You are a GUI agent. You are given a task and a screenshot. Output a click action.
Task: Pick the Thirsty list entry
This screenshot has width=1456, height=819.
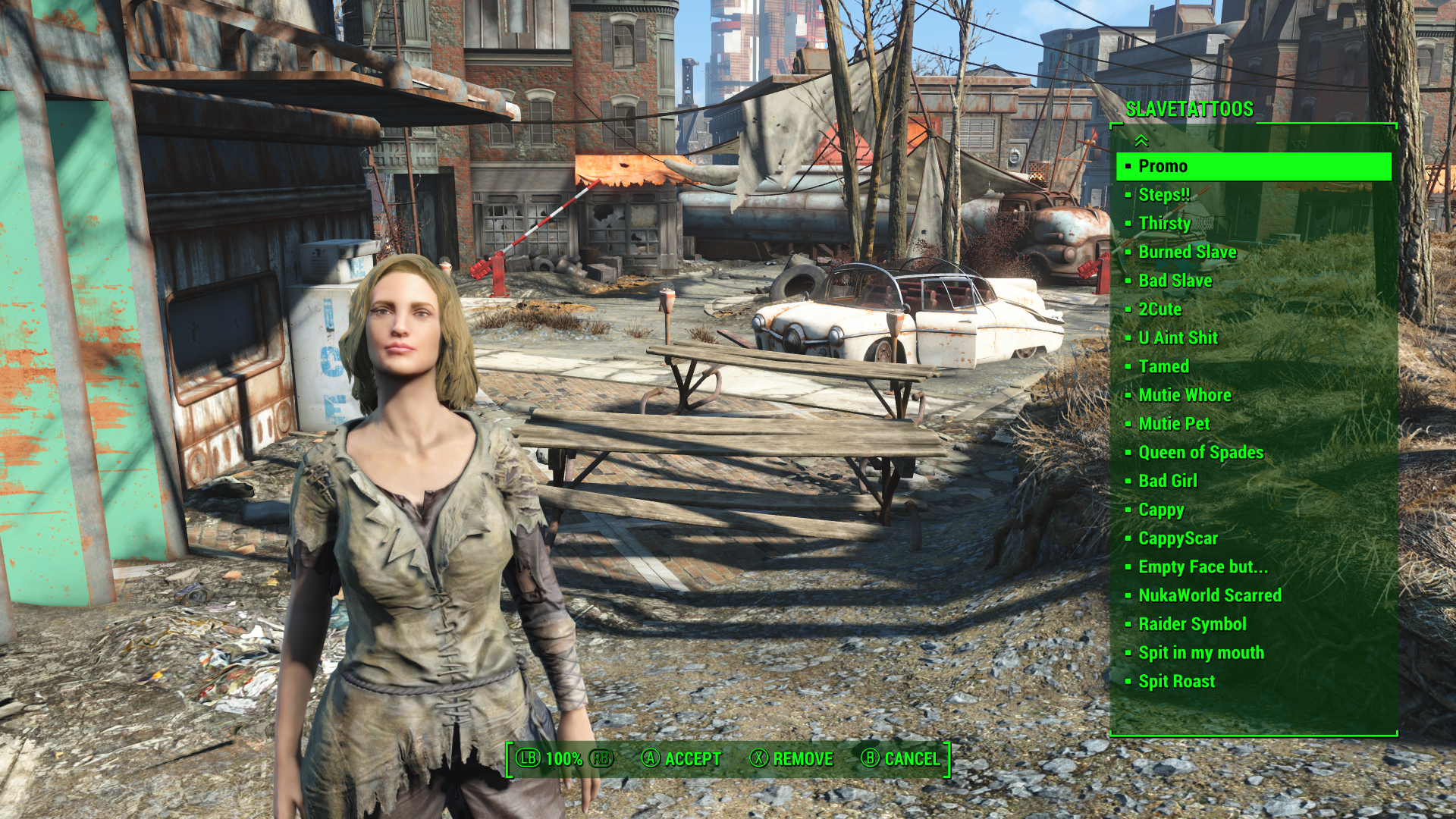(x=1164, y=224)
